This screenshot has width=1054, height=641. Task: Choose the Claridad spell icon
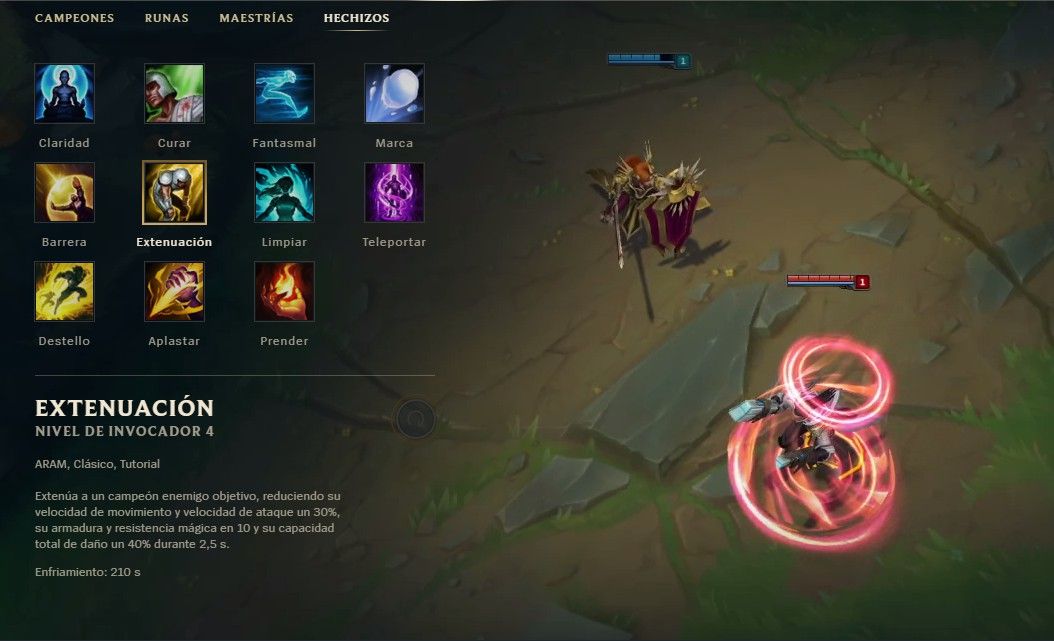pyautogui.click(x=64, y=94)
